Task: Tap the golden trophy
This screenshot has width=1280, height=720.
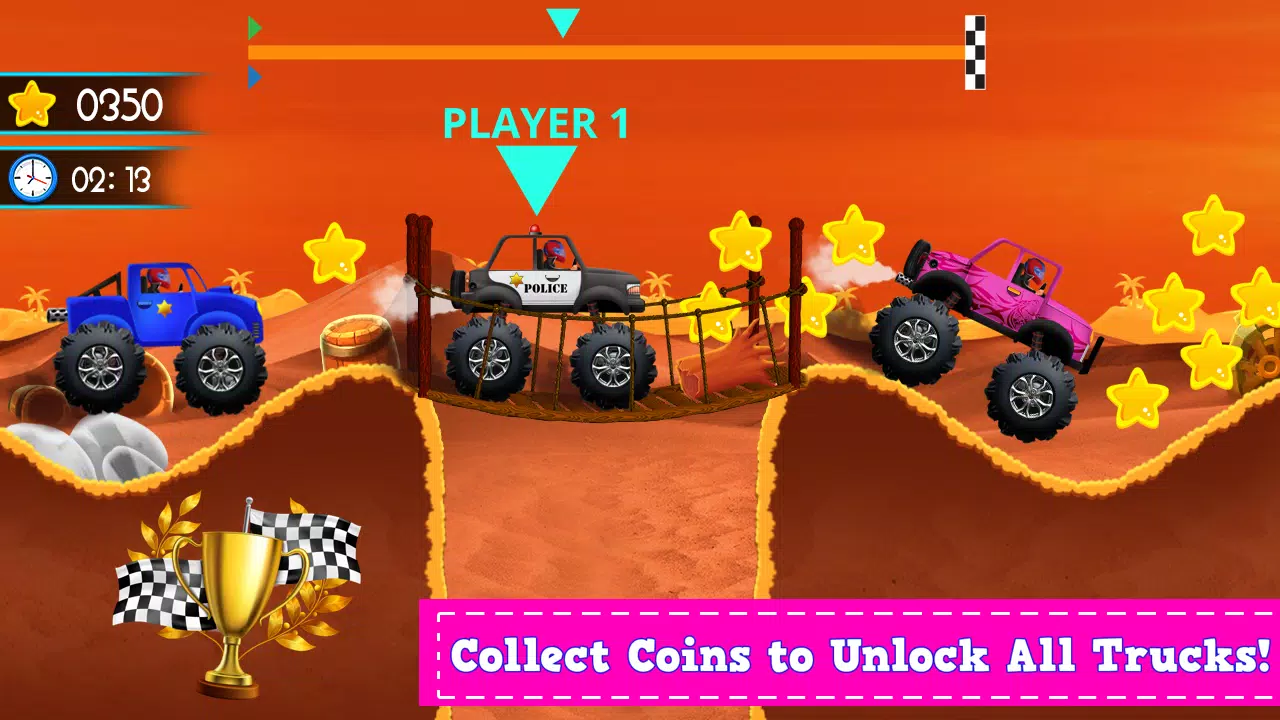Action: pos(238,590)
